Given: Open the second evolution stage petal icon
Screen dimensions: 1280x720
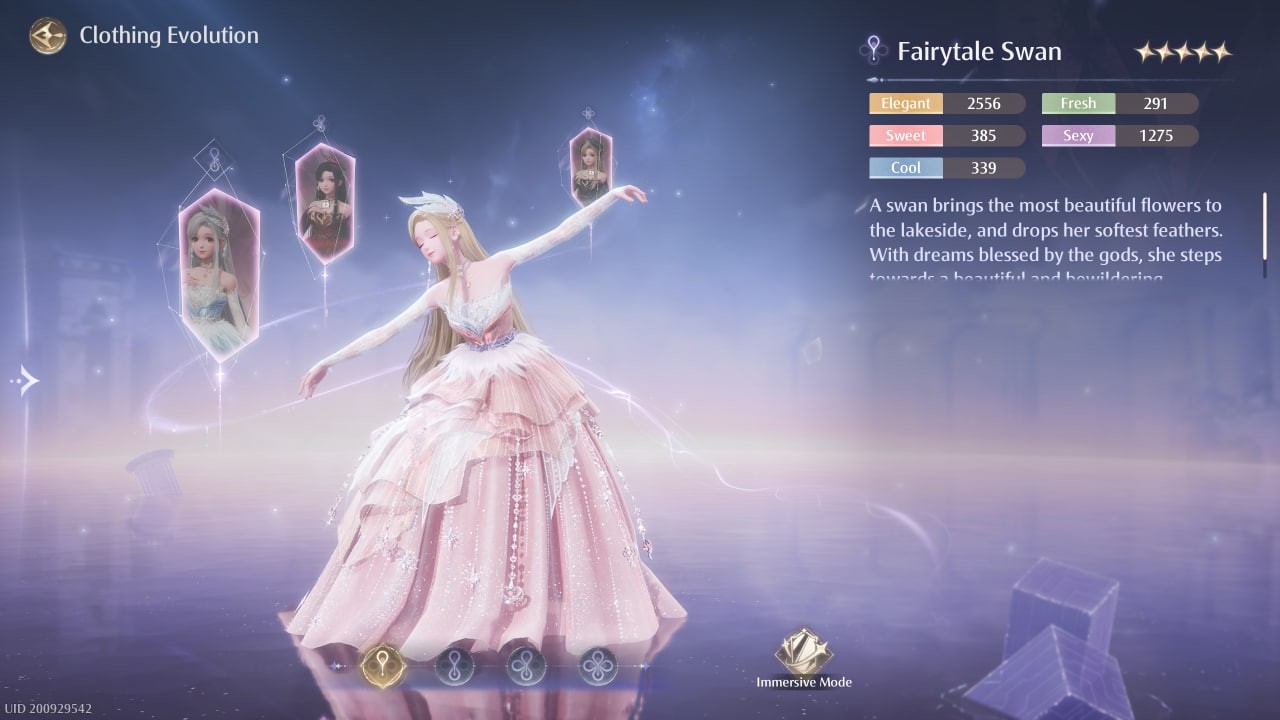Looking at the screenshot, I should pos(455,666).
